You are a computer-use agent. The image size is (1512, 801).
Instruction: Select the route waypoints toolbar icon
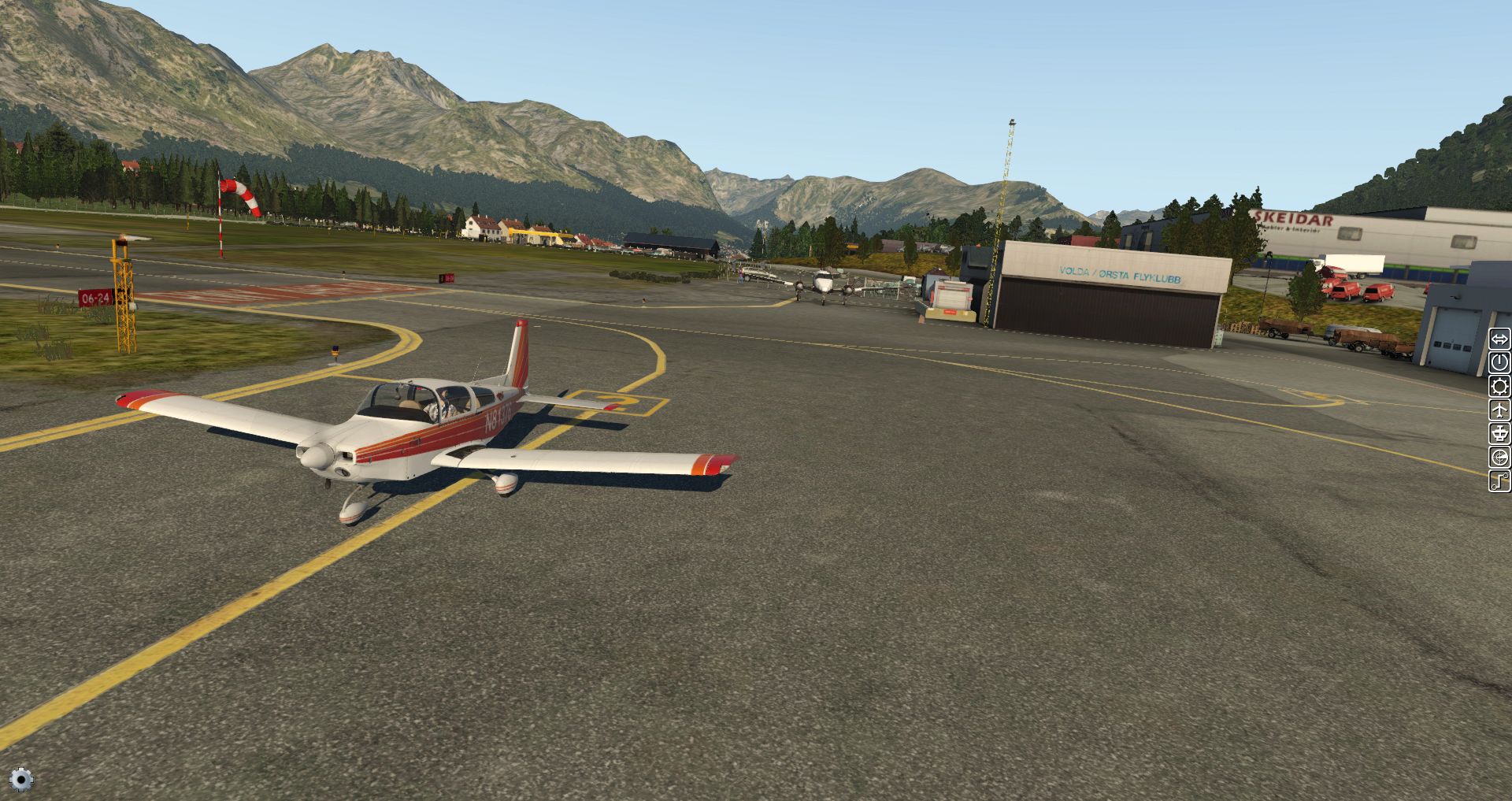pyautogui.click(x=1499, y=480)
